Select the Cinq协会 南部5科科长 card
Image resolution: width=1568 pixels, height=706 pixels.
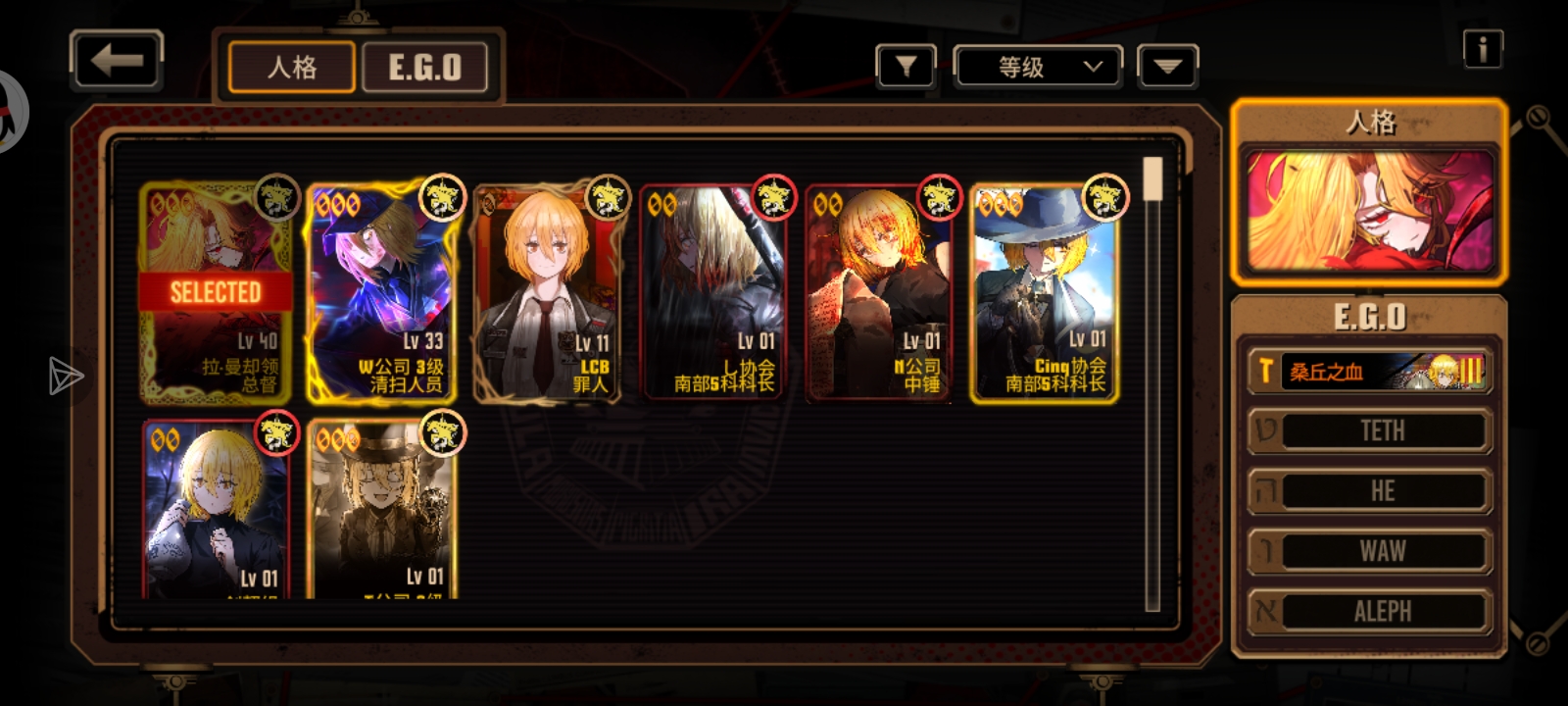pos(1045,292)
